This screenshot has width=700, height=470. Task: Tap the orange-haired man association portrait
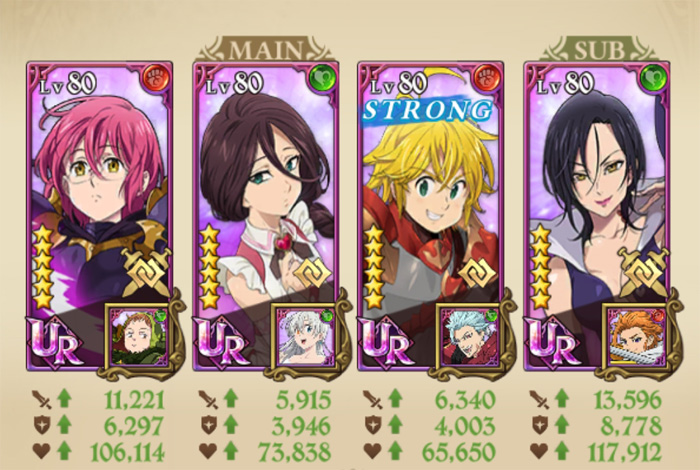(635, 334)
